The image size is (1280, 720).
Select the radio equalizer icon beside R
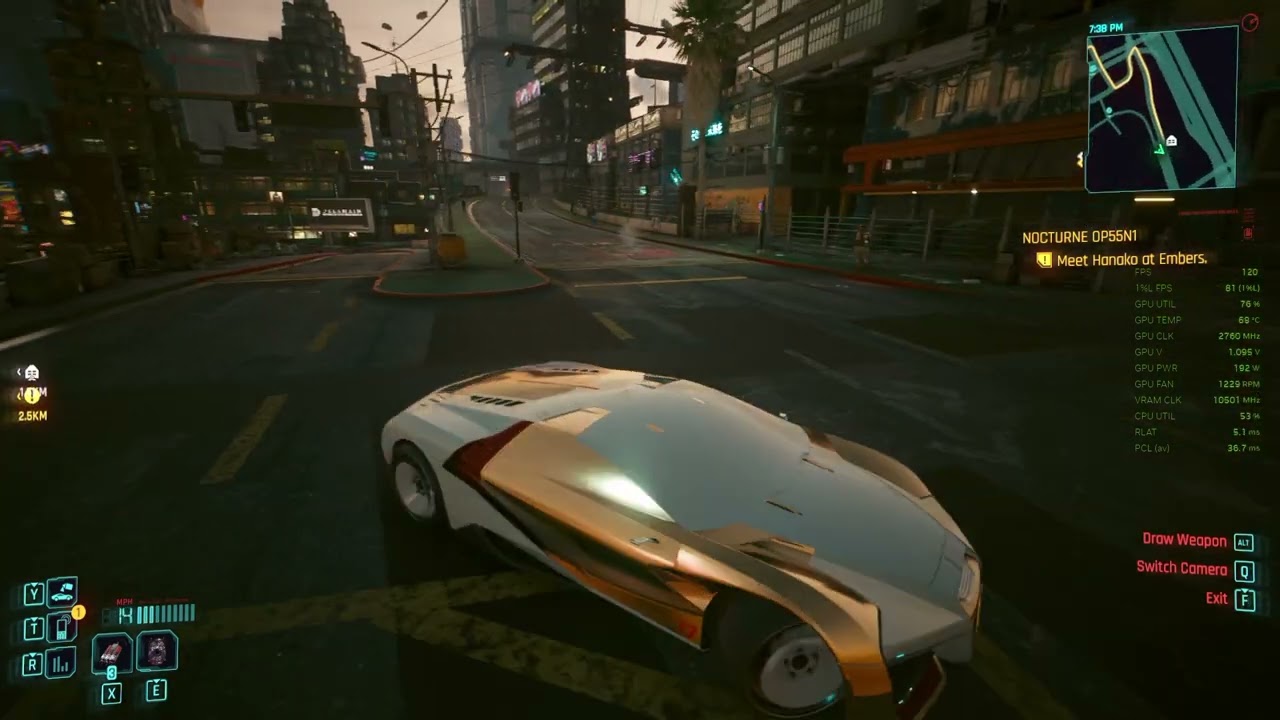tap(60, 661)
